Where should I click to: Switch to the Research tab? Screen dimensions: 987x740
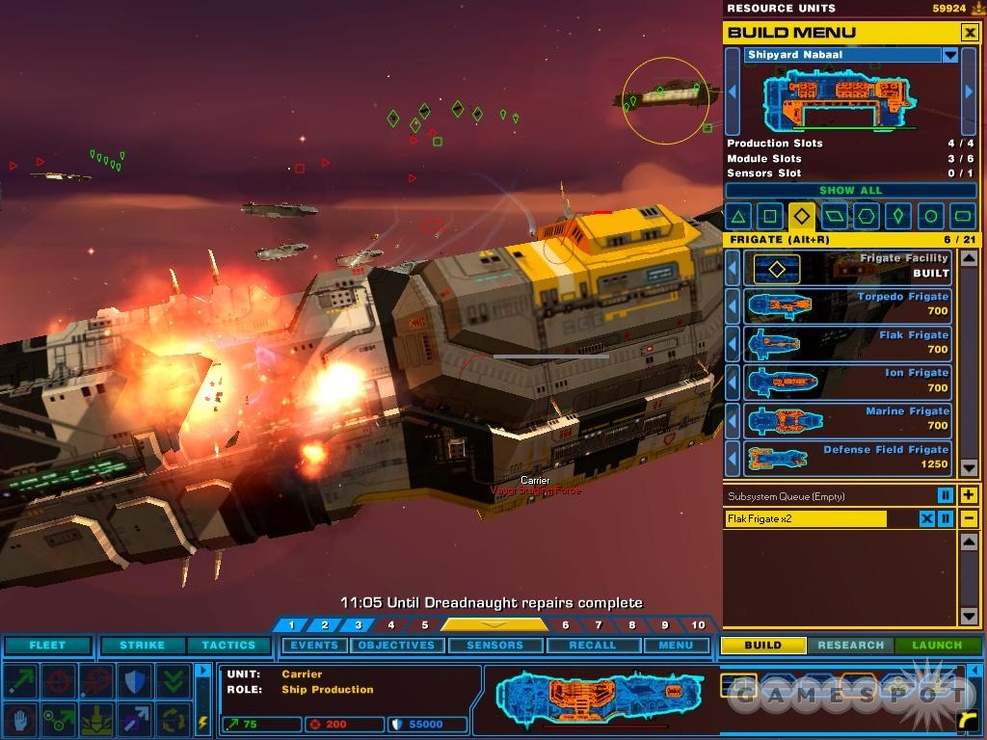850,645
